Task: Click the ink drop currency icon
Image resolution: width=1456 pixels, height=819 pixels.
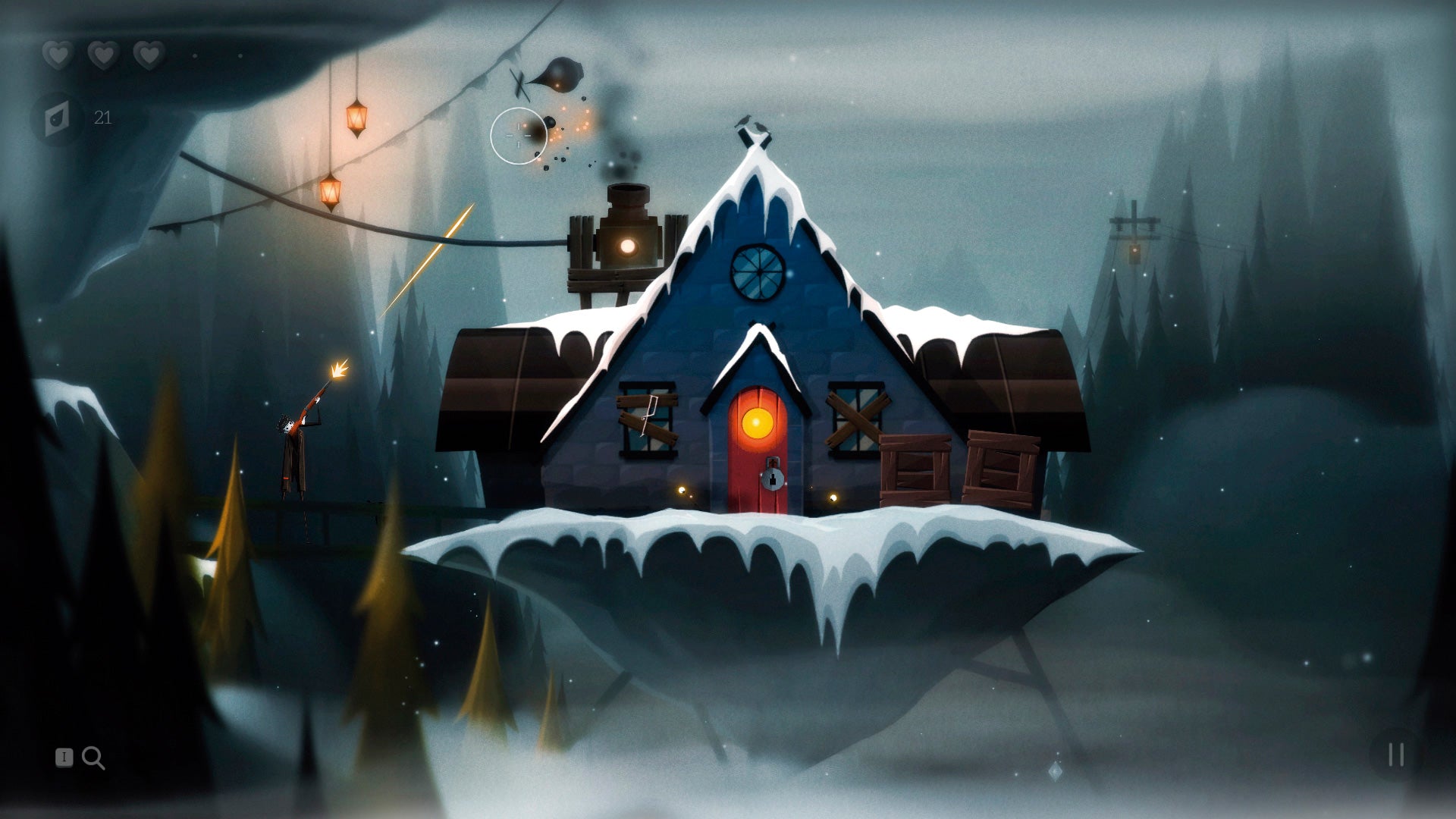Action: [x=58, y=118]
